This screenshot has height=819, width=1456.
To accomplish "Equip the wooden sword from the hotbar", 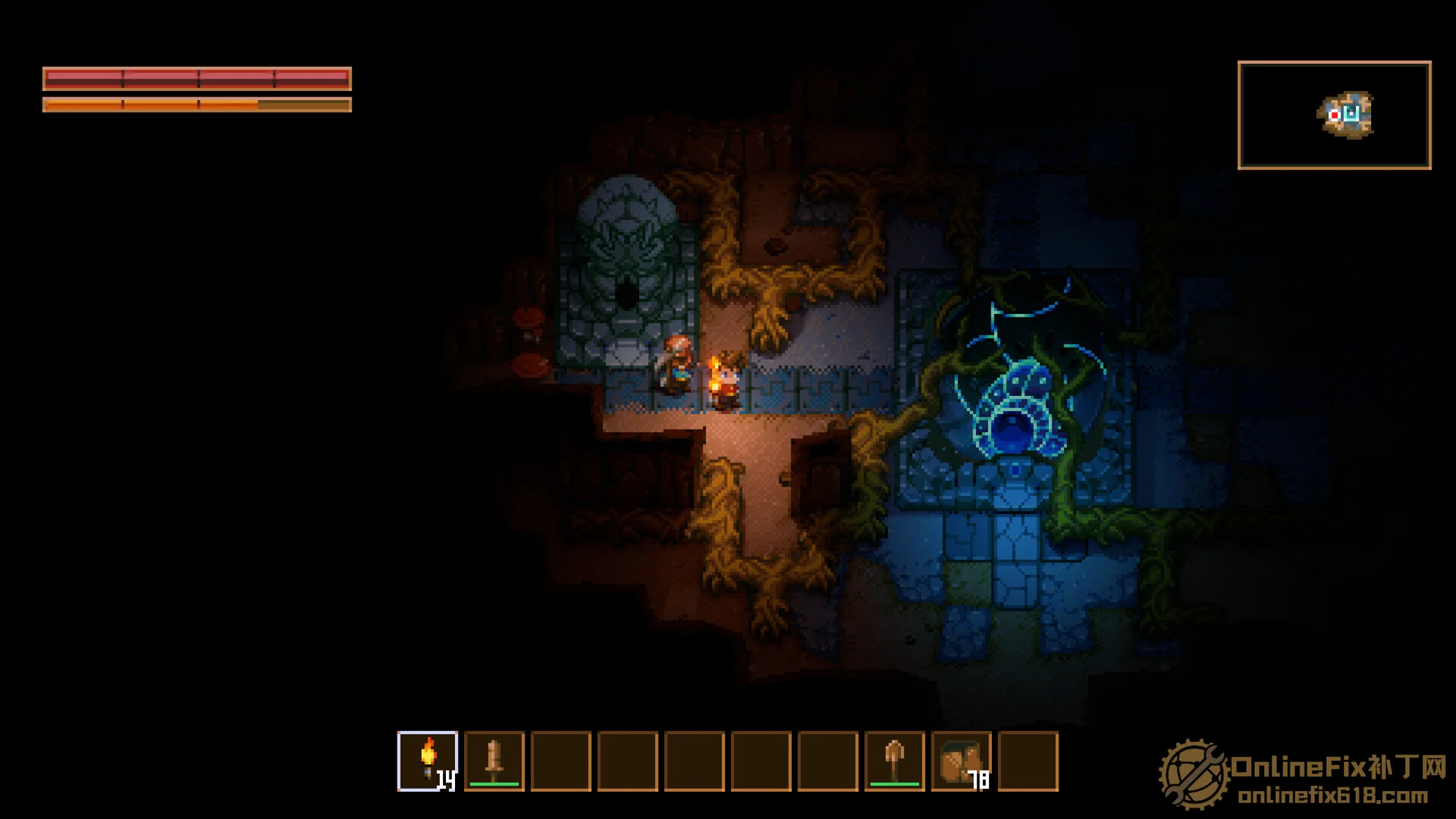I will click(x=494, y=761).
